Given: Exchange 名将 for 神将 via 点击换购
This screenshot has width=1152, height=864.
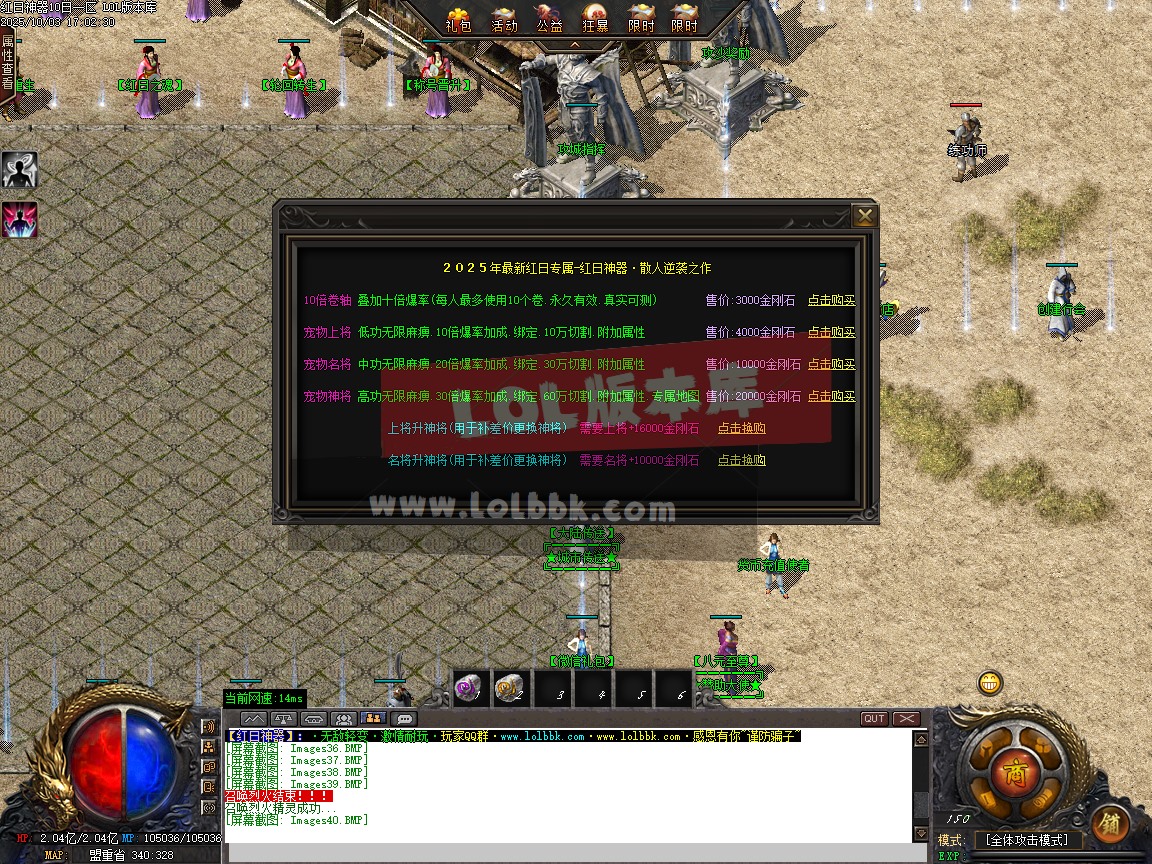Looking at the screenshot, I should [741, 460].
